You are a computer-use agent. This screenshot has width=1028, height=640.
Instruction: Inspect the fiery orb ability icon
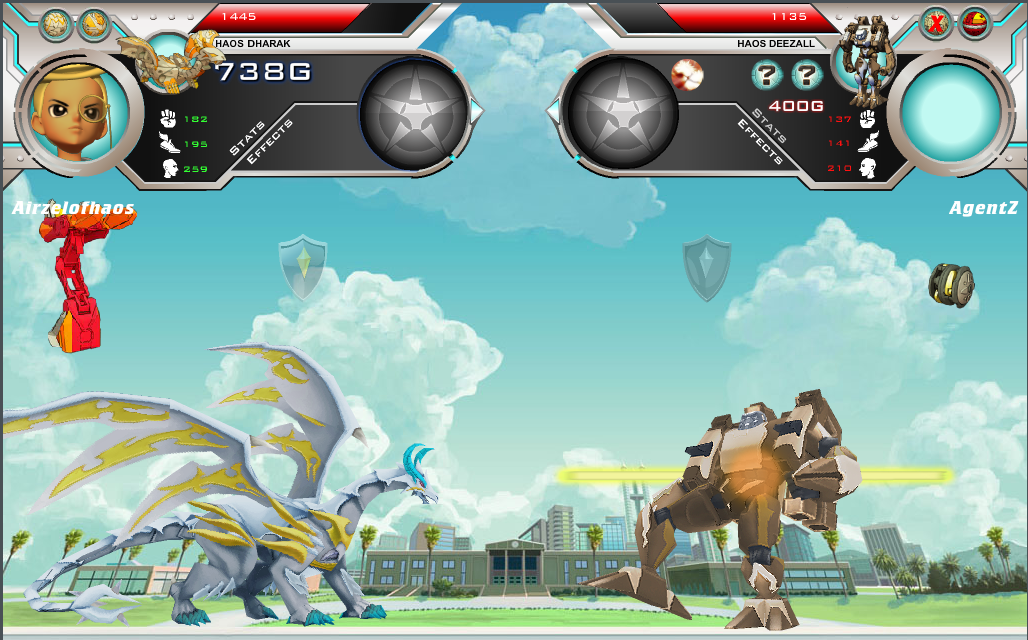[x=687, y=73]
